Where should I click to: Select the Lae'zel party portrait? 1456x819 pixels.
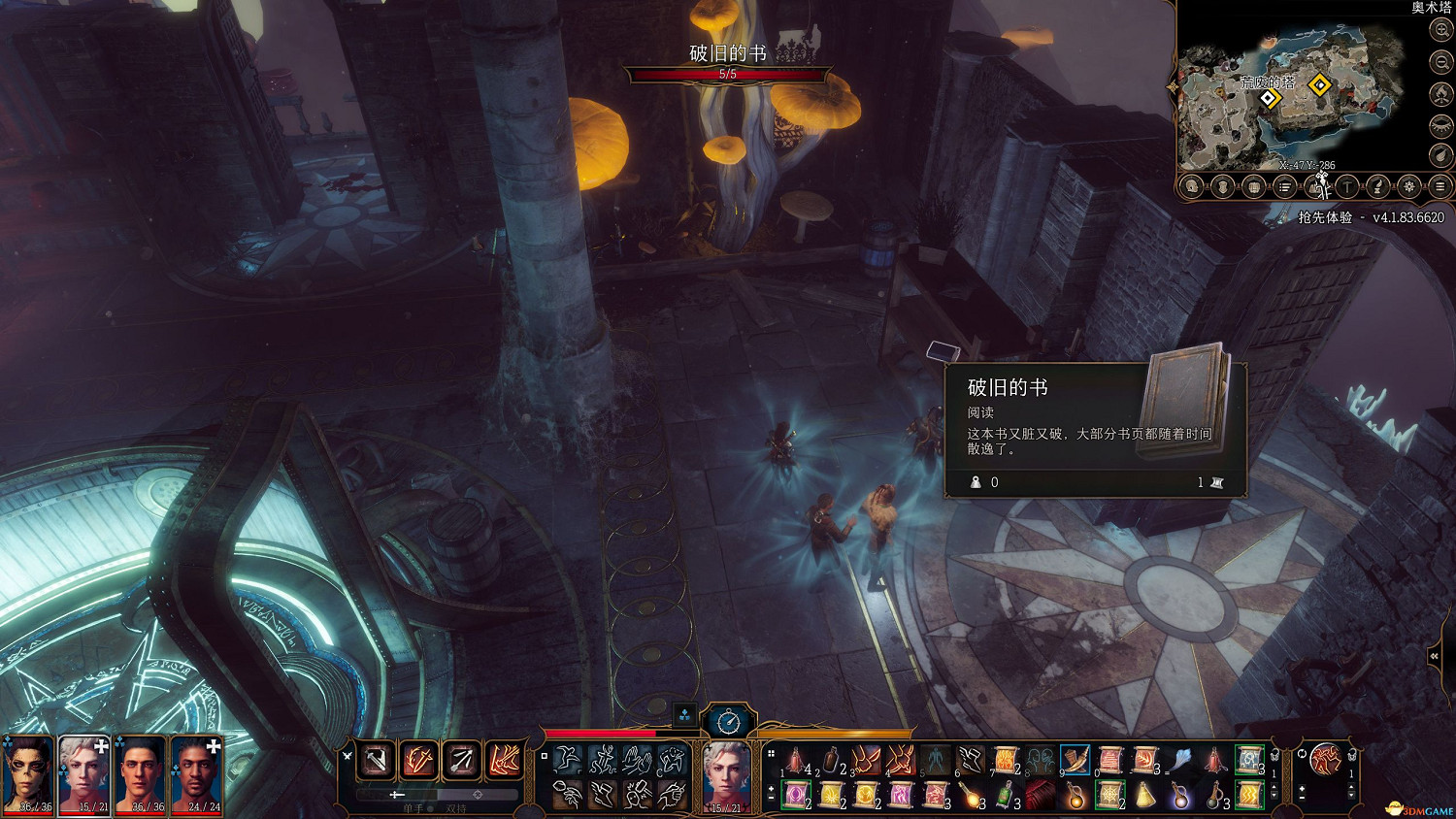coord(28,775)
